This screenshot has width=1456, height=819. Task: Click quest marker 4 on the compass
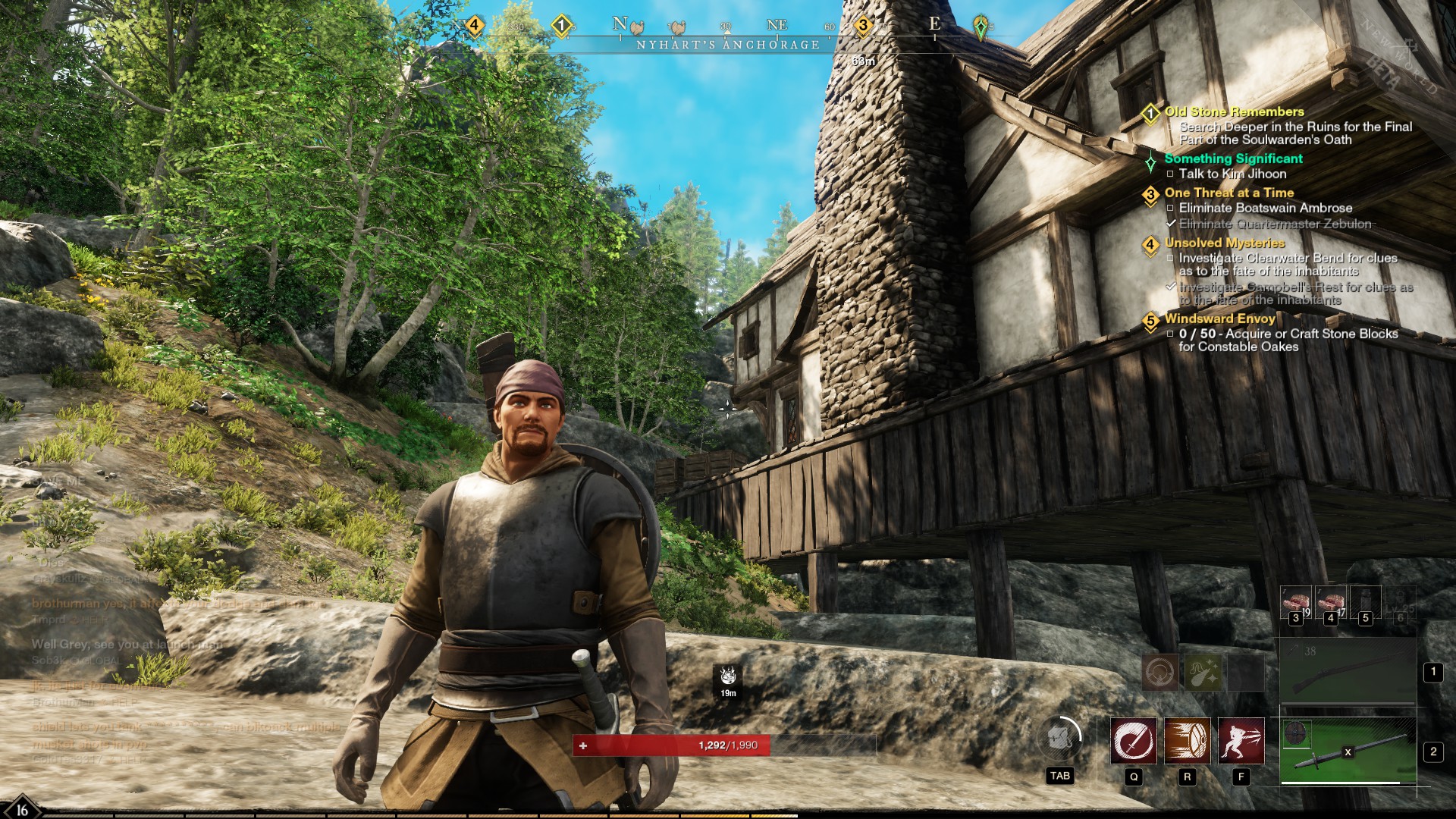pyautogui.click(x=474, y=26)
